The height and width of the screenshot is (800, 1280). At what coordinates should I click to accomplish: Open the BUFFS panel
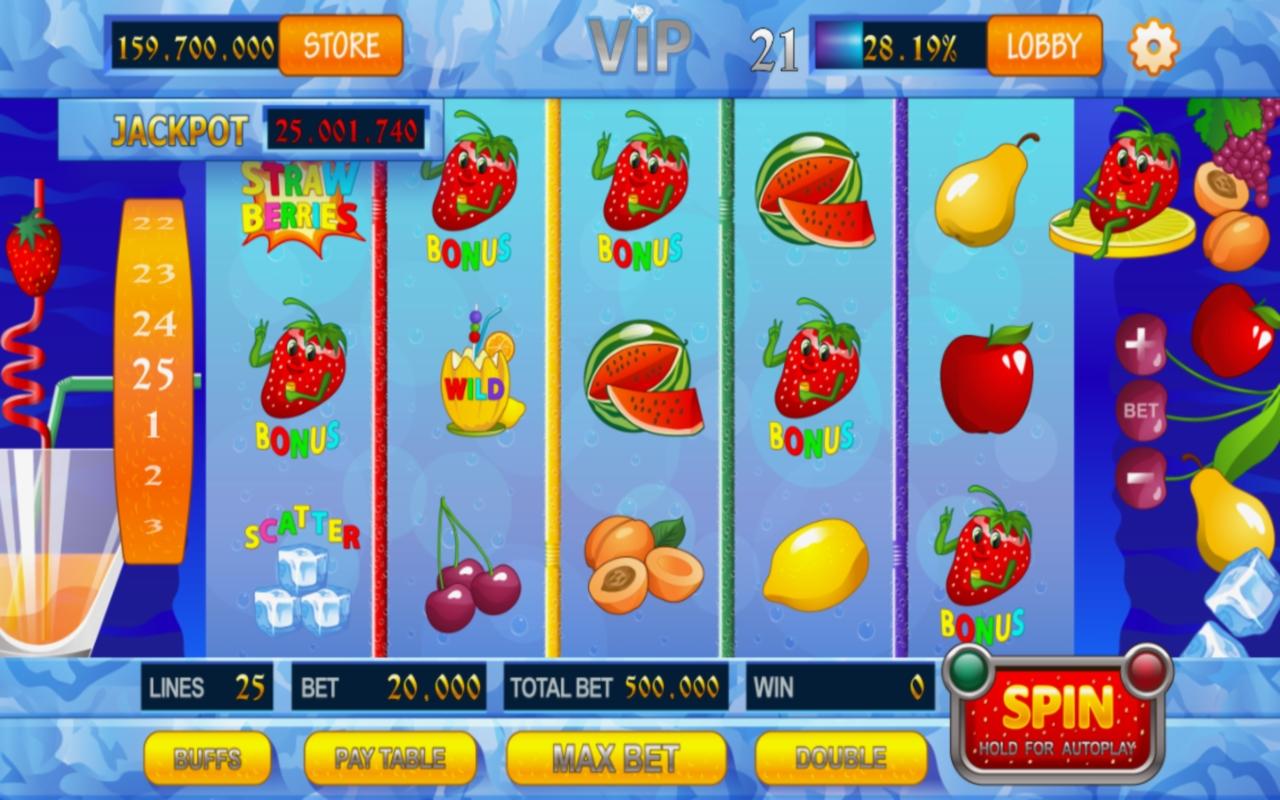click(205, 757)
